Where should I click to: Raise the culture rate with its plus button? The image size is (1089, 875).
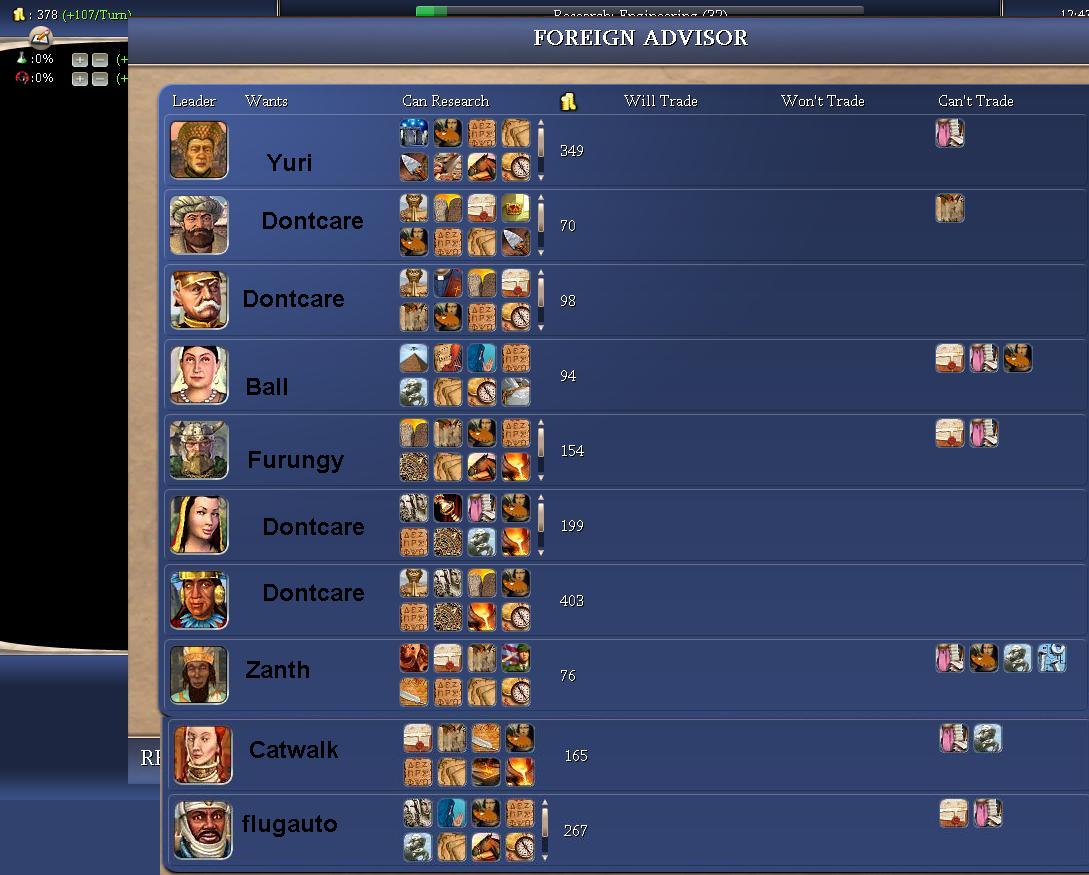pyautogui.click(x=79, y=79)
